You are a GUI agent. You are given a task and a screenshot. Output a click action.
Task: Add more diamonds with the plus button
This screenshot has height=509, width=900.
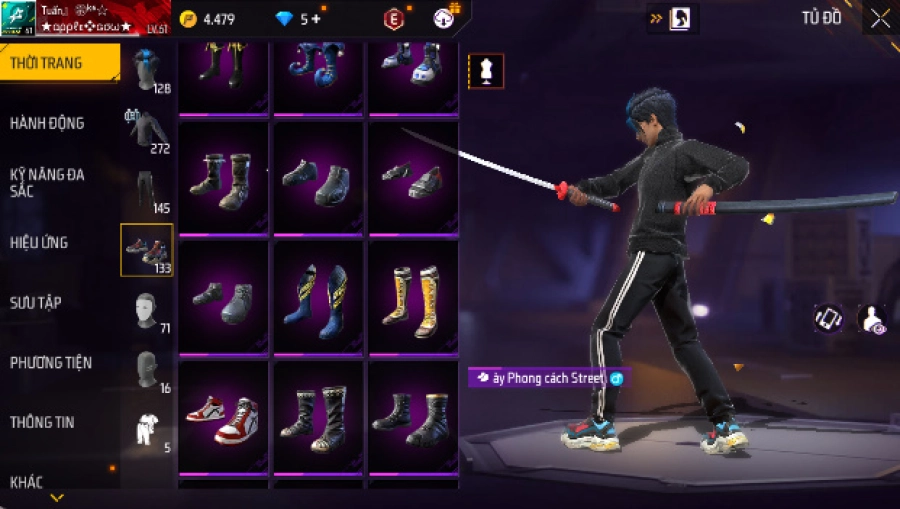[317, 19]
